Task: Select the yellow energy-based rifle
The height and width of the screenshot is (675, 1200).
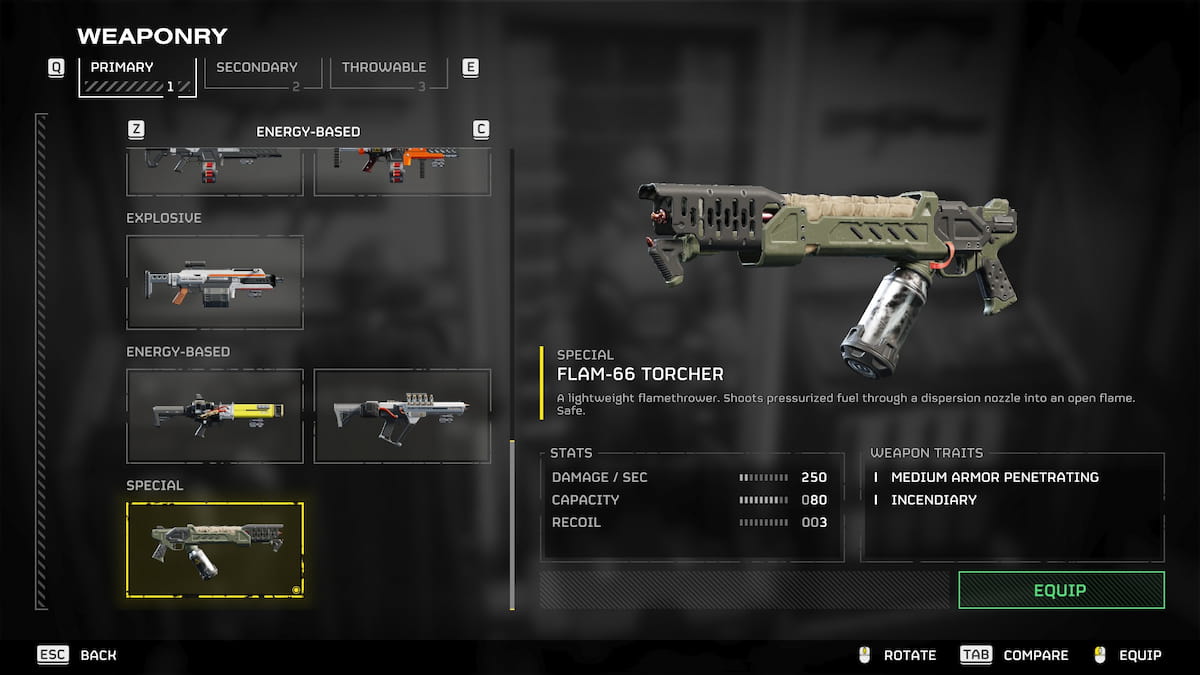Action: pyautogui.click(x=215, y=416)
